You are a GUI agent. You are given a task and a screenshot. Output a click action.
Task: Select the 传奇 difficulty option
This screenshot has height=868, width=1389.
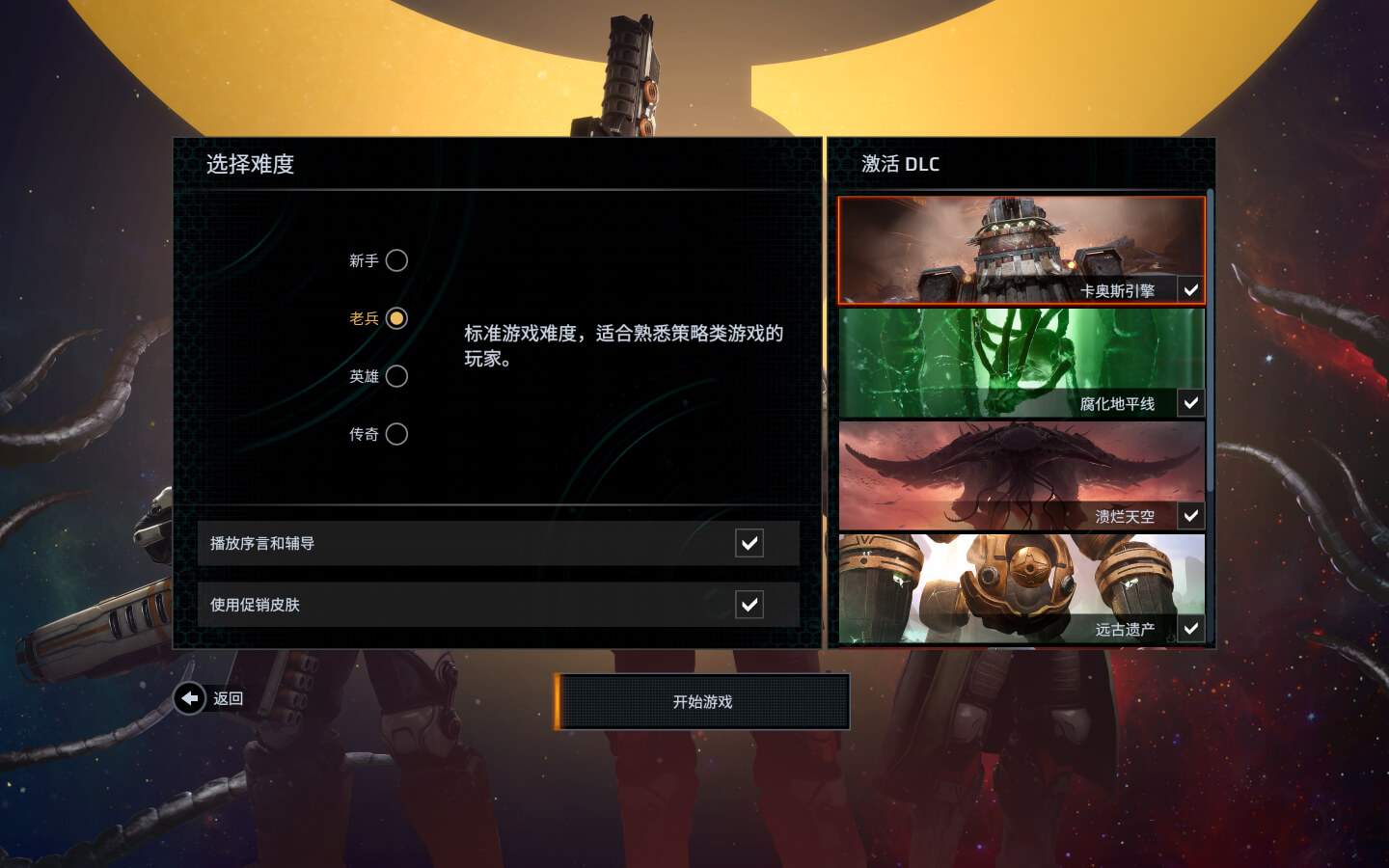coord(396,434)
